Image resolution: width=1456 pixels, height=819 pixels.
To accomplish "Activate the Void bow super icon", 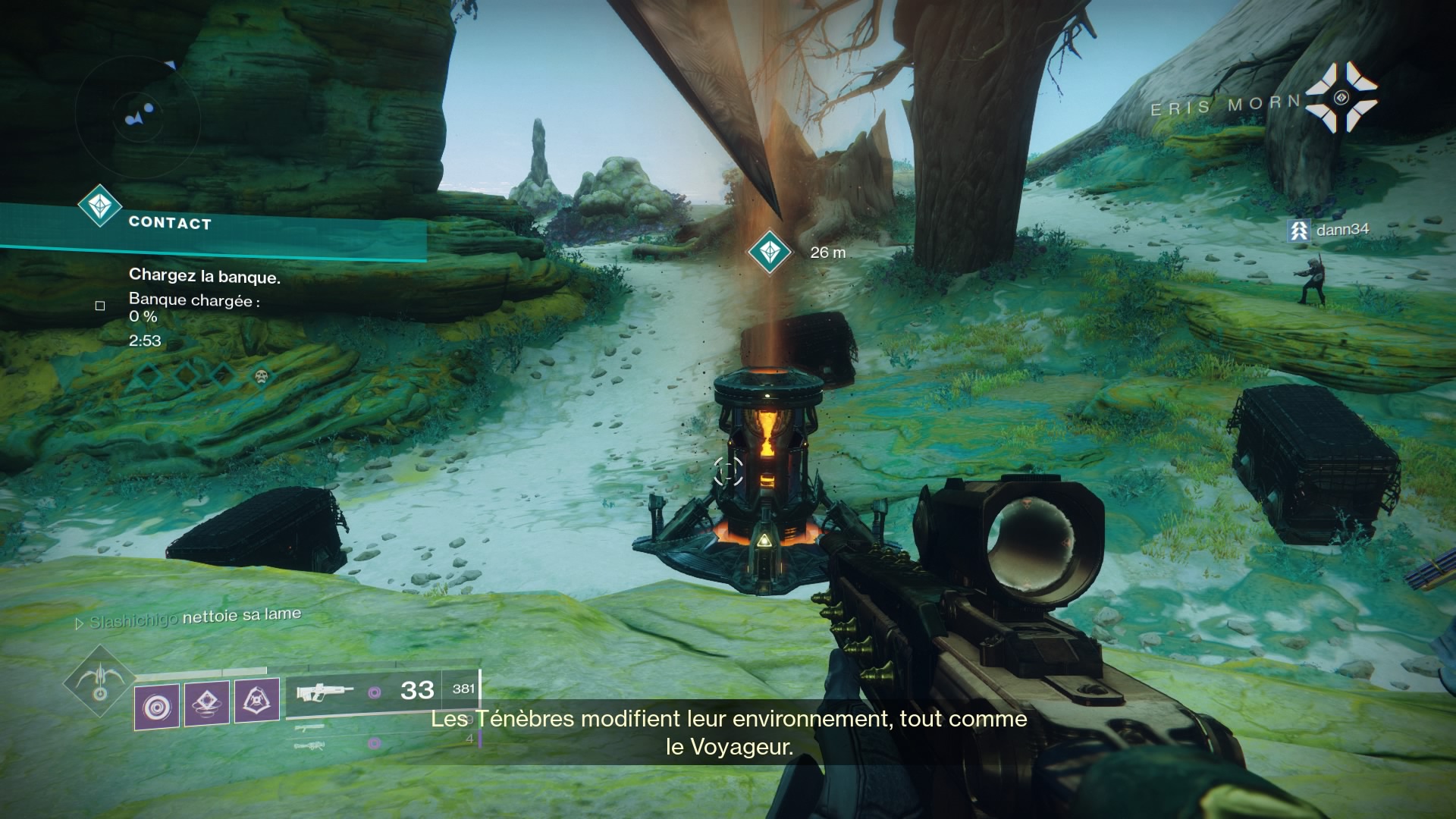I will pyautogui.click(x=99, y=682).
